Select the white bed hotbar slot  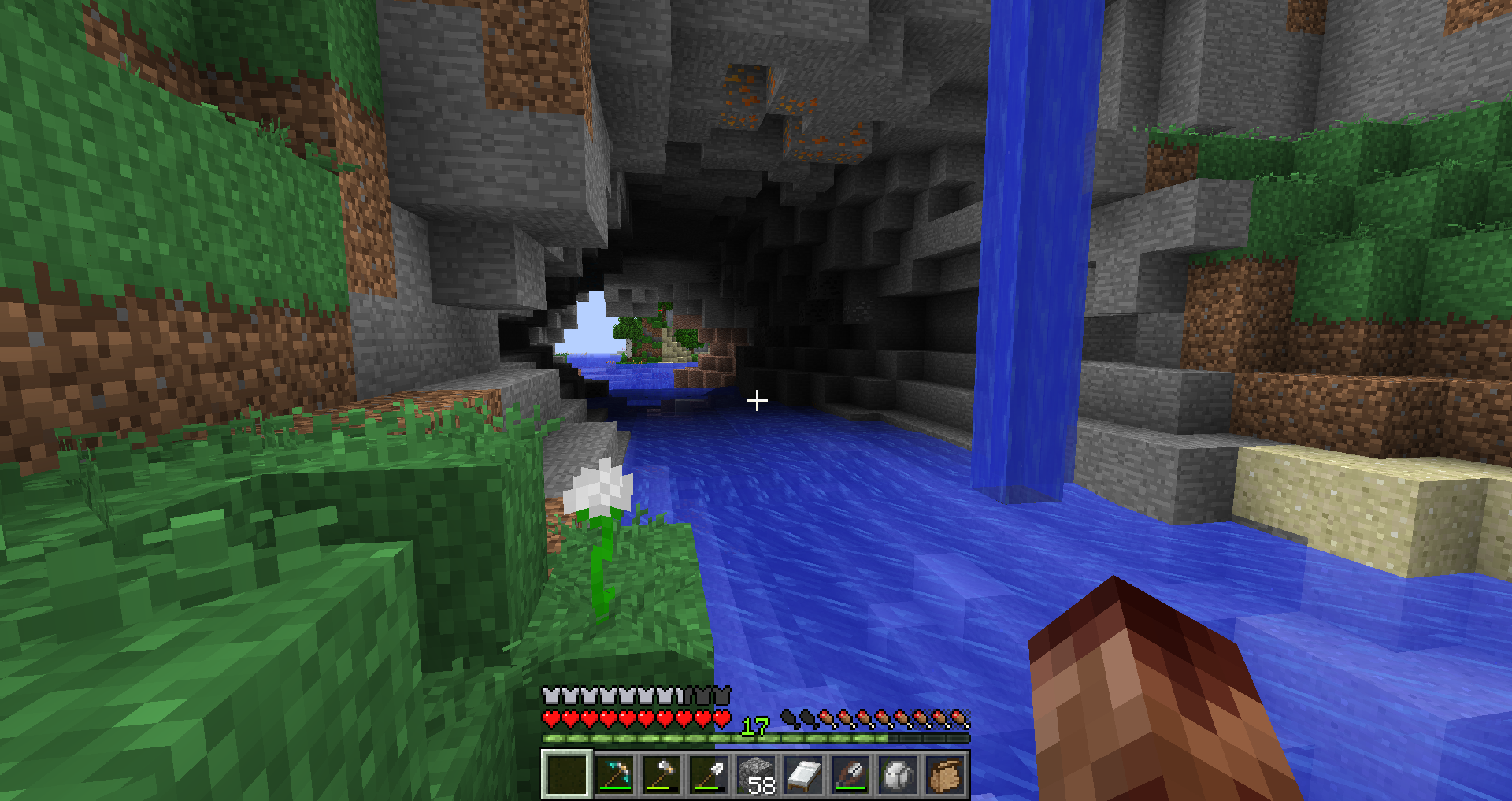coord(803,775)
